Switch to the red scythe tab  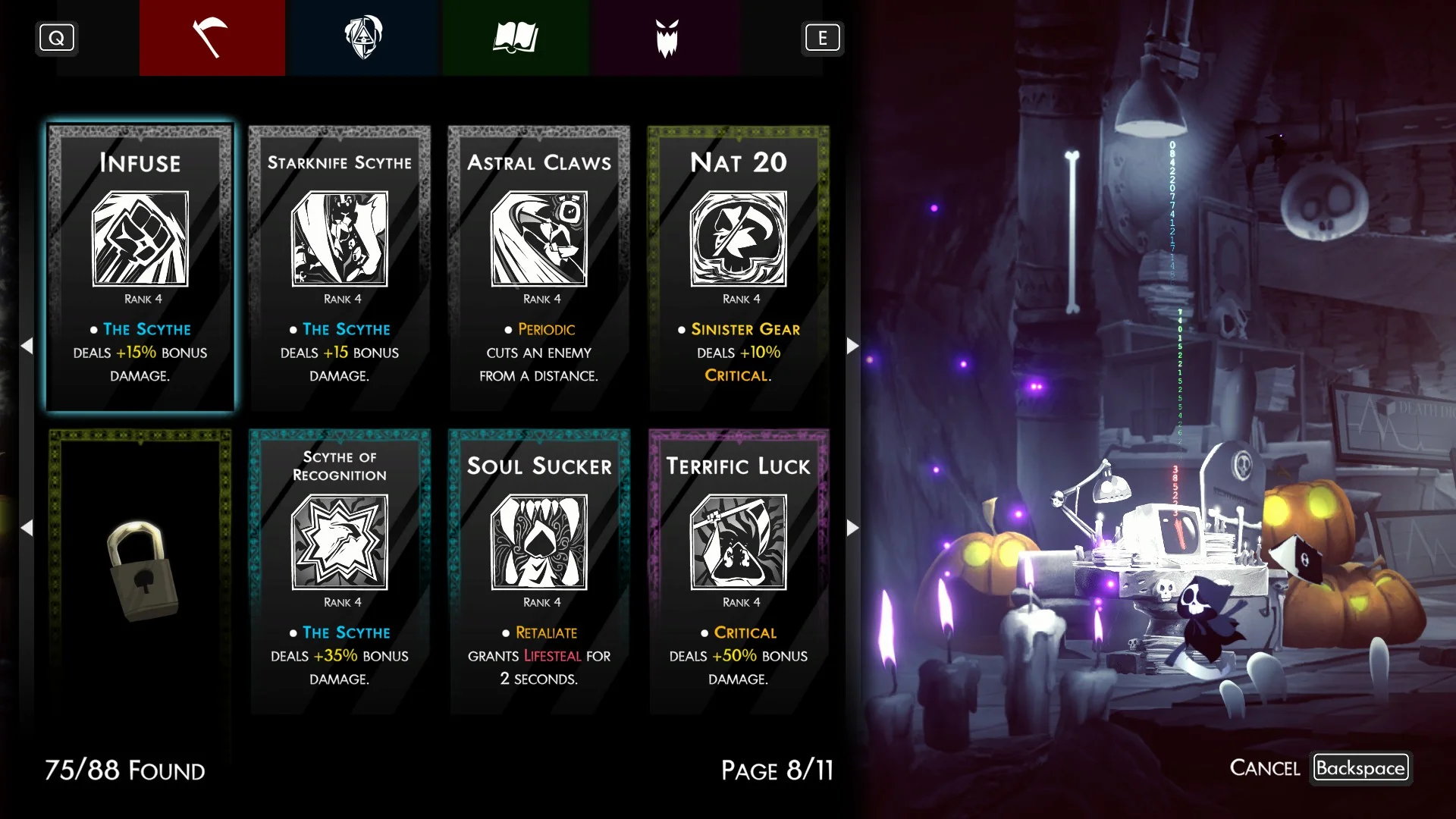pos(212,38)
